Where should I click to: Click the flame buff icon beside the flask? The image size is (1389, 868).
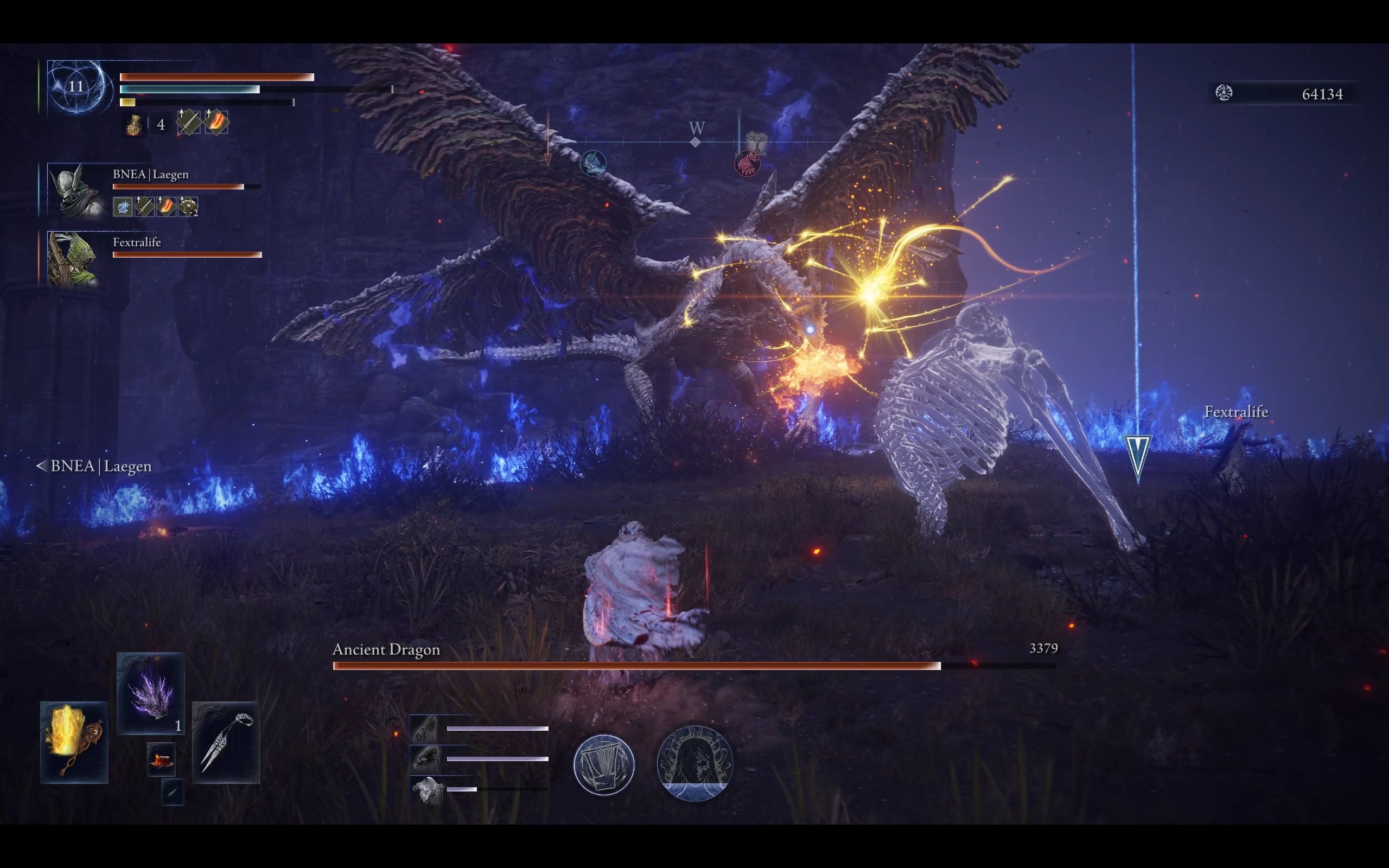(x=216, y=122)
